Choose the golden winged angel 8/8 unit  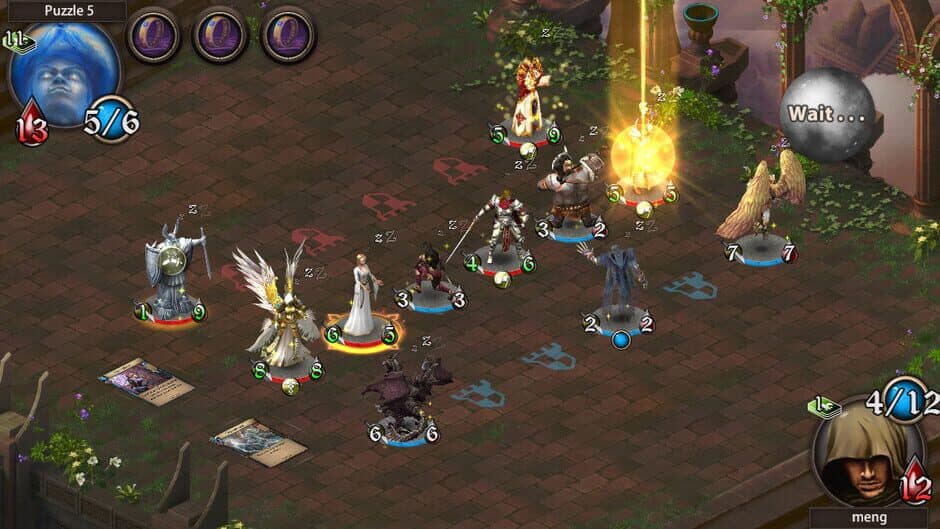tap(279, 318)
